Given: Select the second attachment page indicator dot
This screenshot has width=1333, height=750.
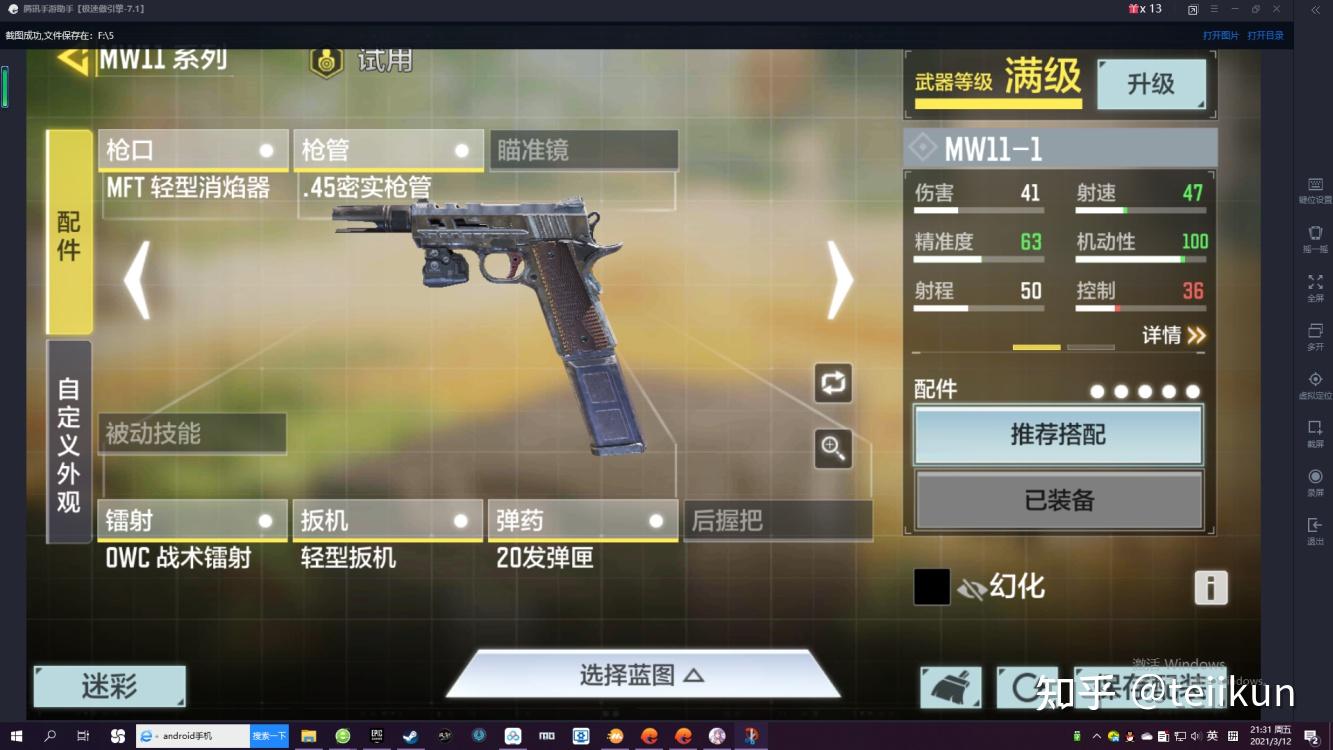Looking at the screenshot, I should click(x=1121, y=391).
